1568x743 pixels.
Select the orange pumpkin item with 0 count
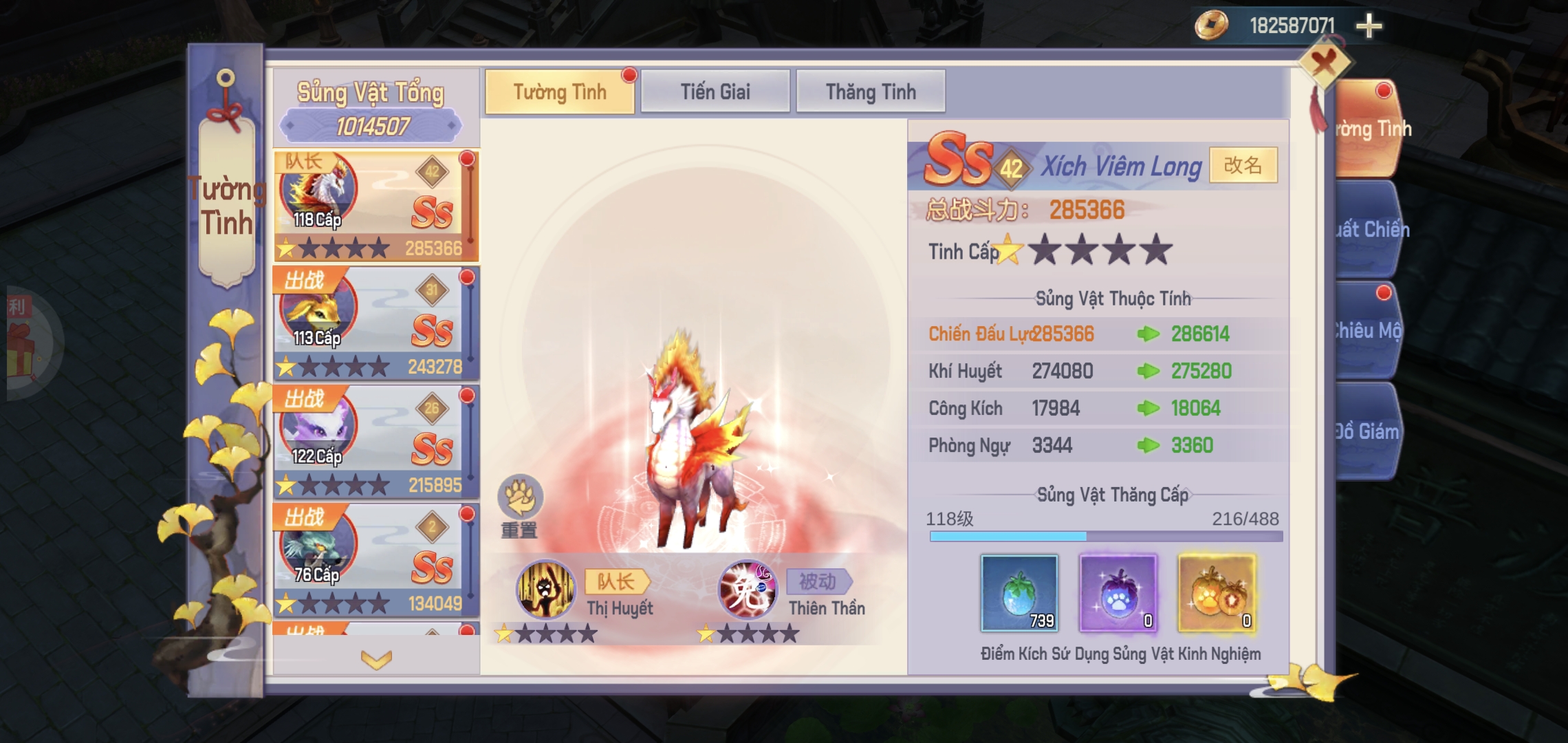(x=1219, y=593)
